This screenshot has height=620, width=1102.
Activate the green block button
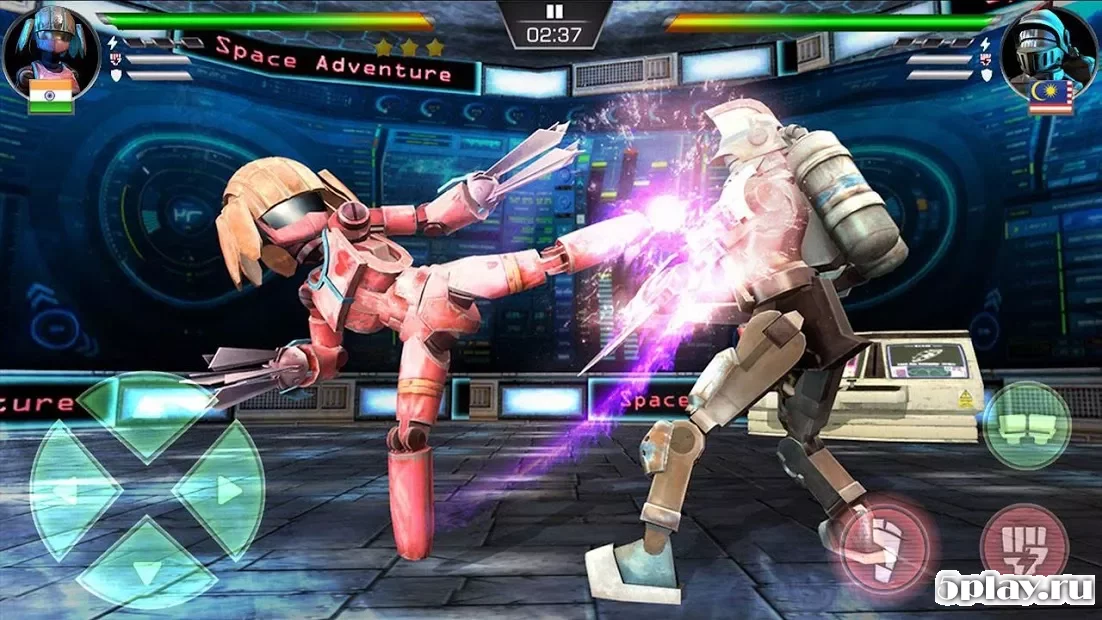pyautogui.click(x=1026, y=425)
